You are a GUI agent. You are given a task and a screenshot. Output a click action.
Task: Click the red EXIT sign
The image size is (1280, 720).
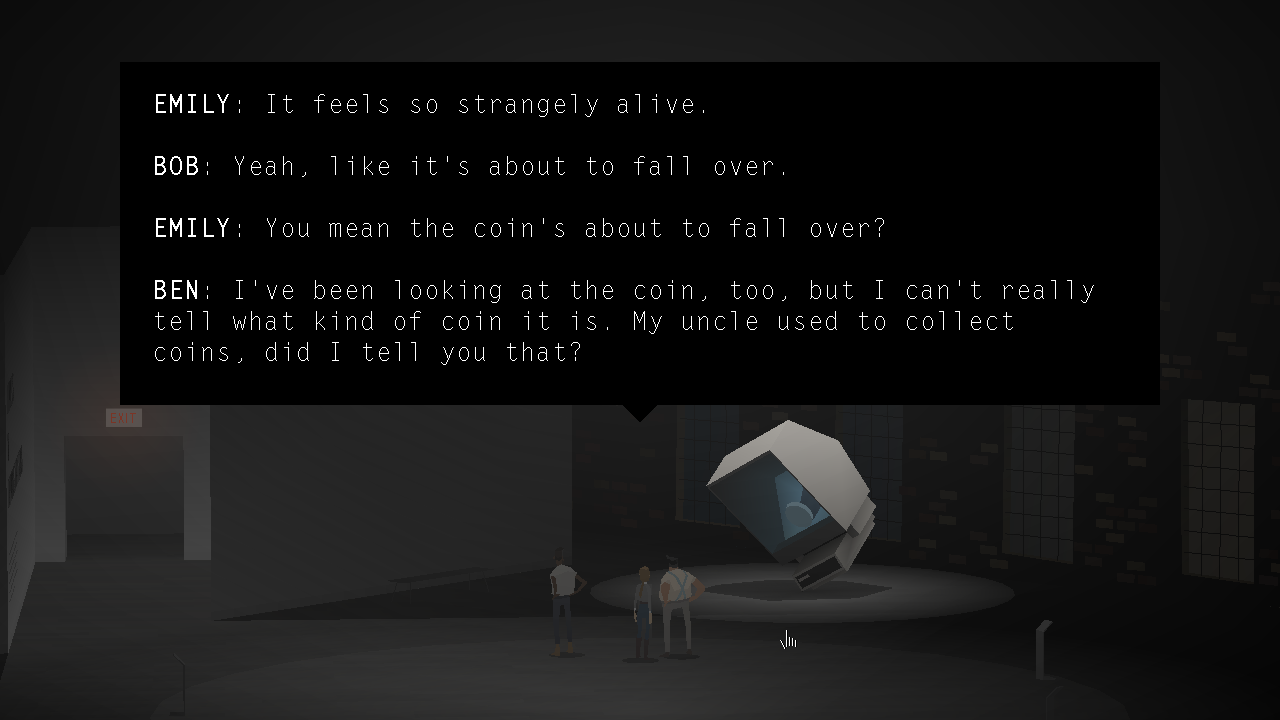tap(123, 417)
